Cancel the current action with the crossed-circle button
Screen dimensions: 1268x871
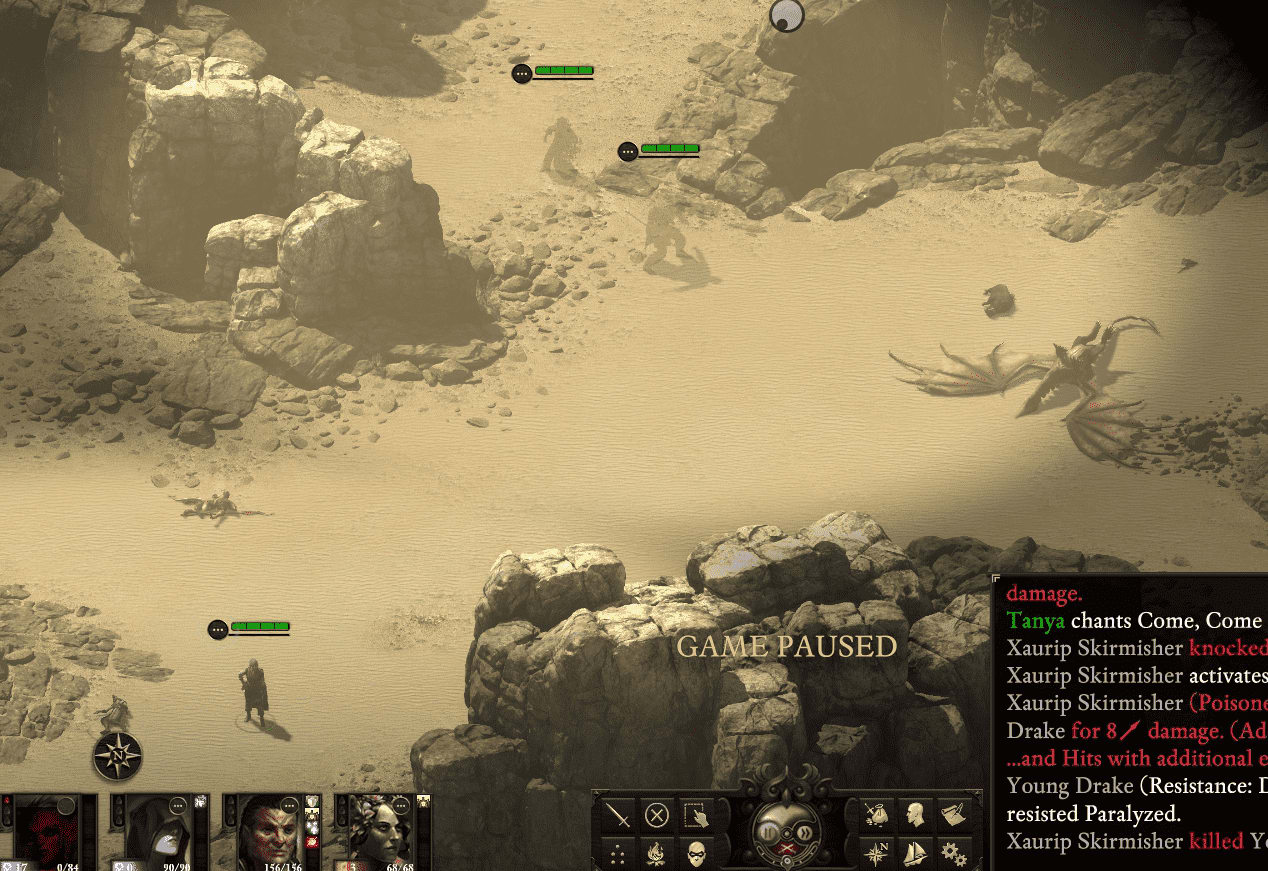[x=657, y=816]
